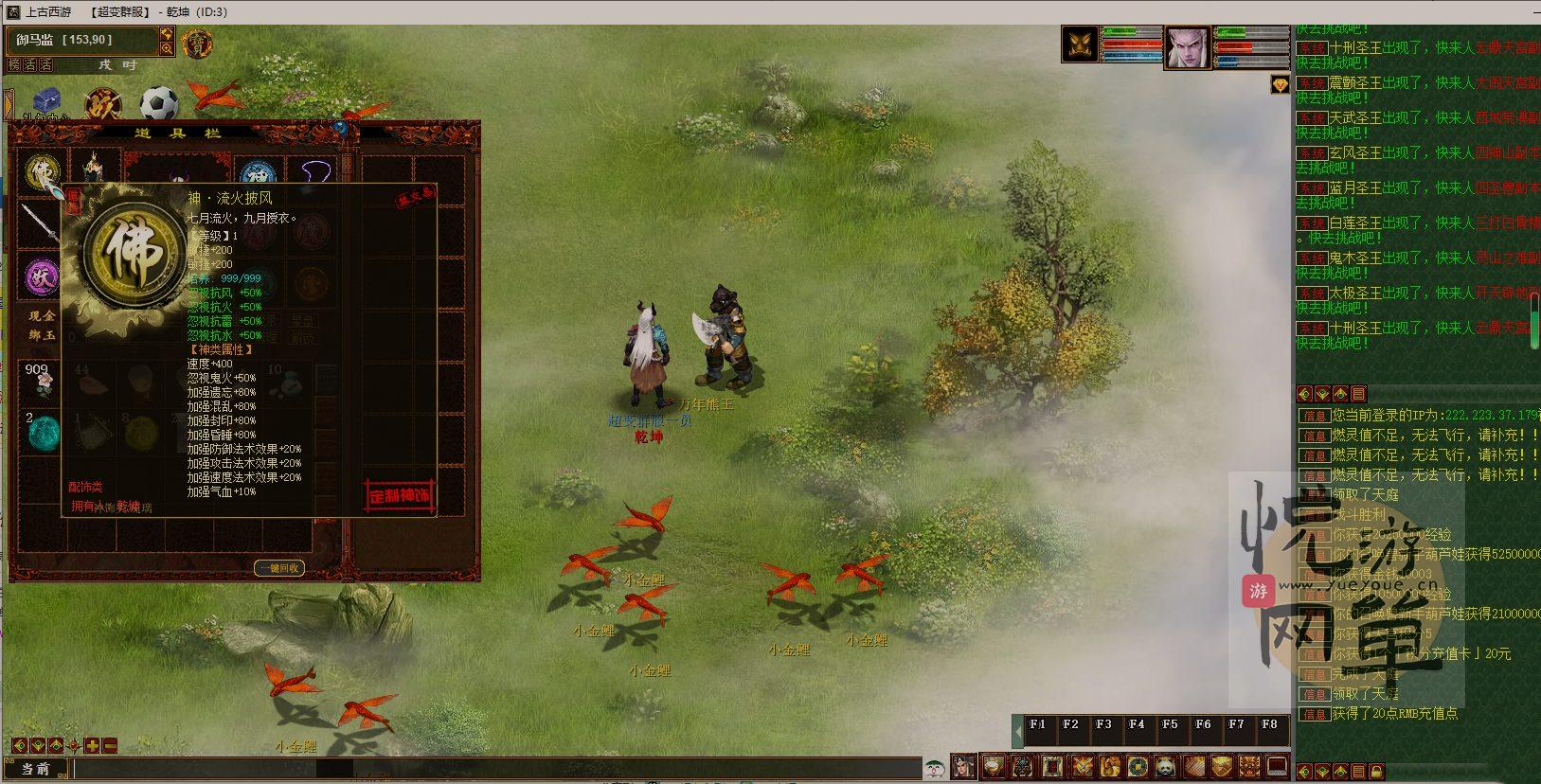Click the soccer ball event icon
Screen dimensions: 1541x784
pos(159,103)
